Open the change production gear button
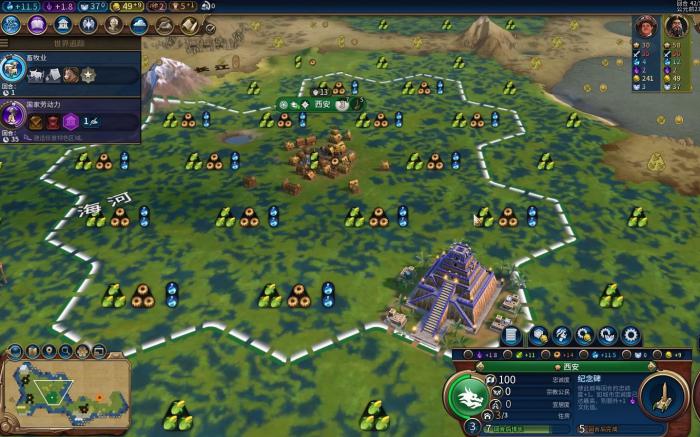Viewport: 700px width, 437px height. click(631, 335)
